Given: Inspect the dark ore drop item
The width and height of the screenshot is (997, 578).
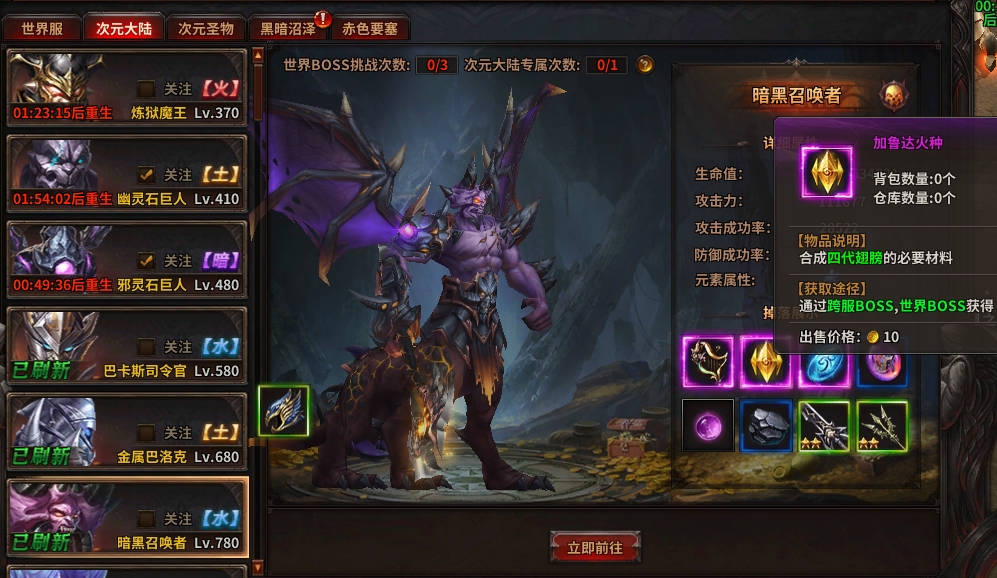Looking at the screenshot, I should click(x=766, y=425).
